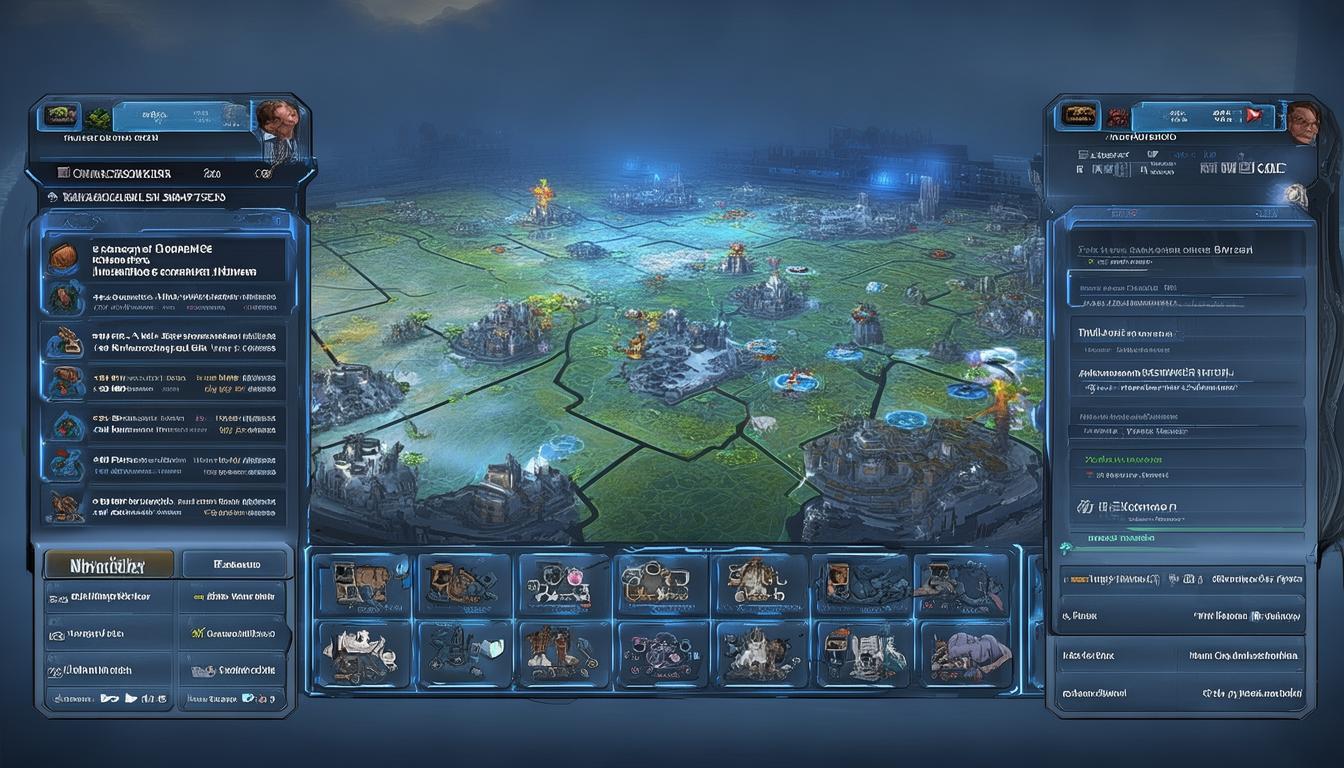Pick the build slot showing a purple-blue creature
The height and width of the screenshot is (768, 1344).
pos(966,655)
